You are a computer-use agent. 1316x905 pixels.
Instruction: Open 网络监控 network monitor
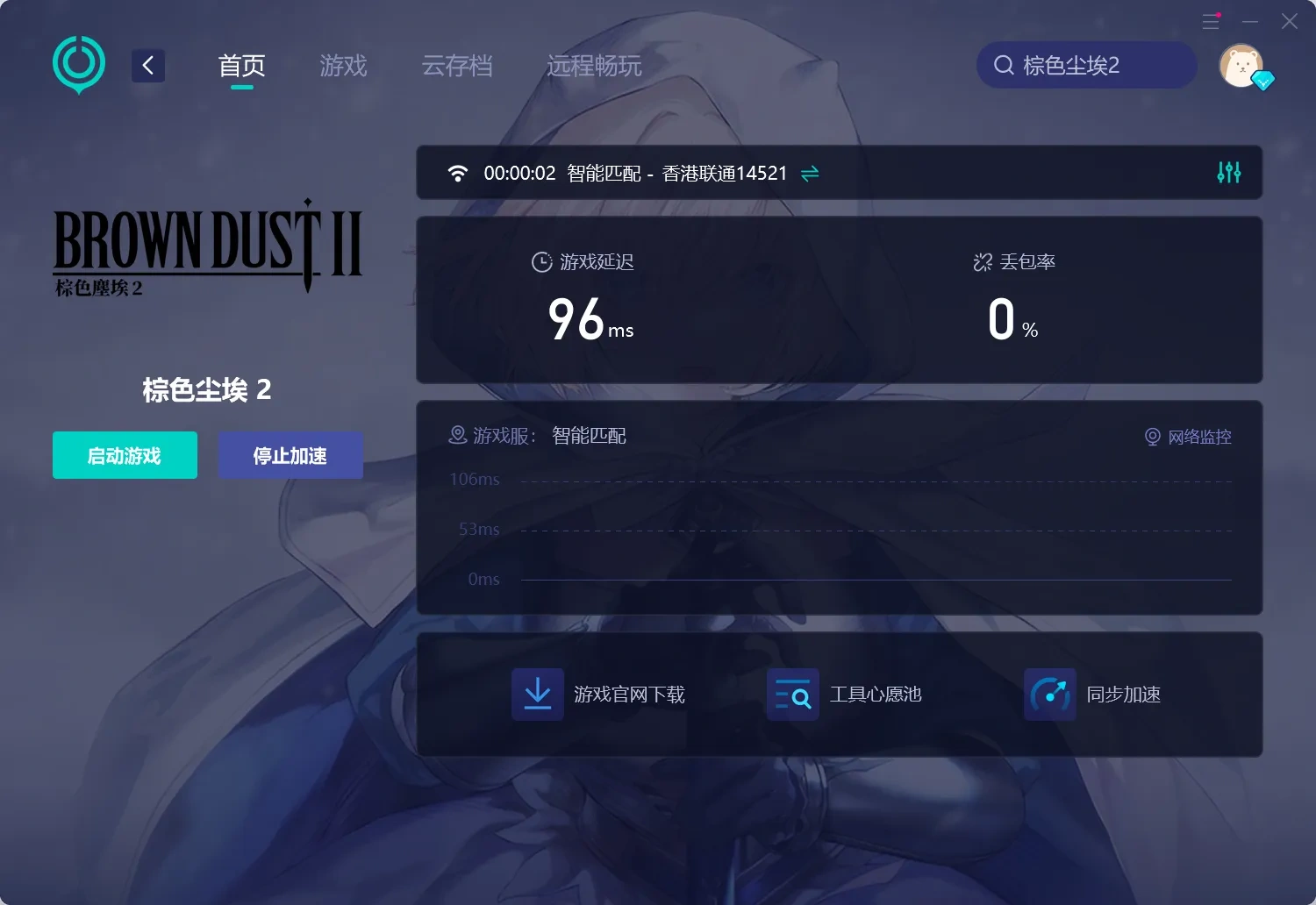point(1189,437)
